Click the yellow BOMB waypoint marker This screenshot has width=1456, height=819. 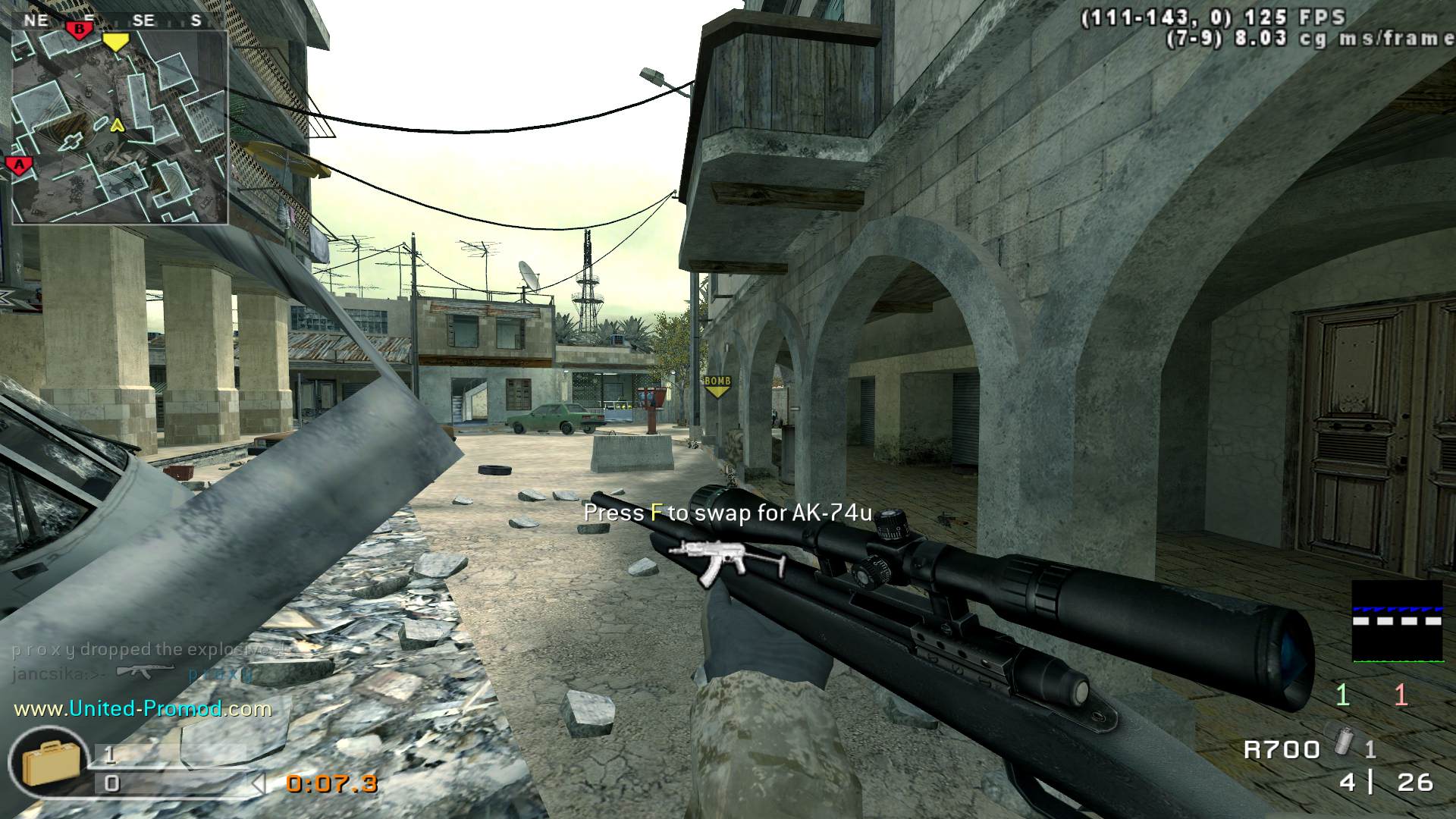tap(717, 386)
